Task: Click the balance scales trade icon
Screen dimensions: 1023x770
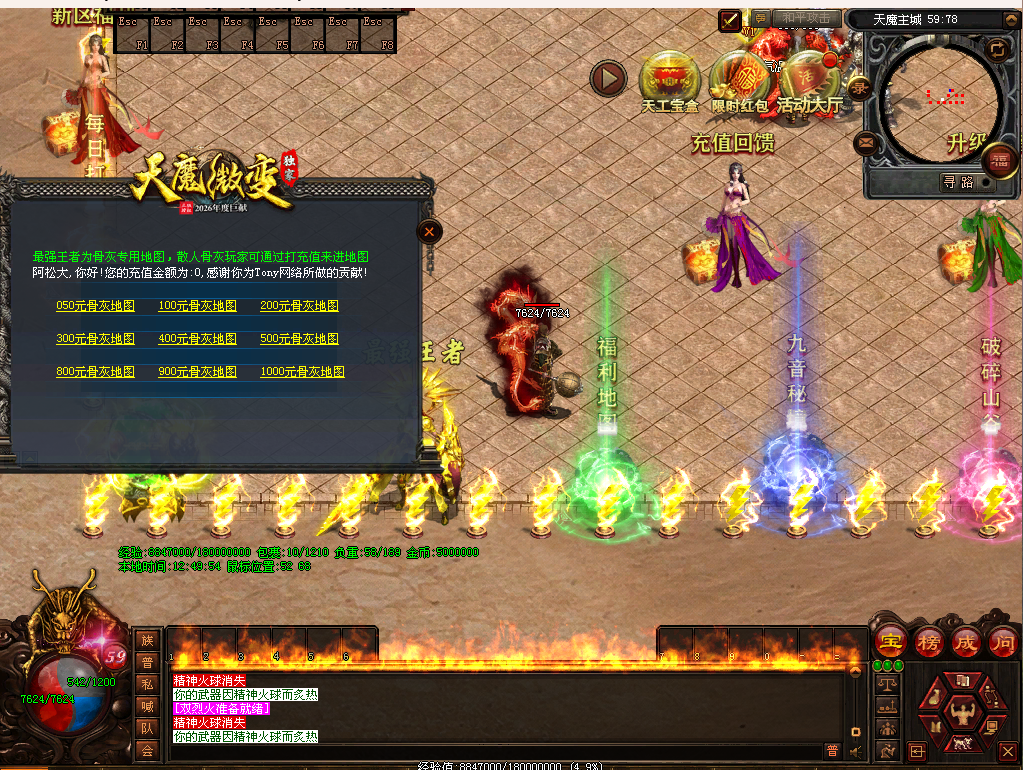Action: pos(886,682)
